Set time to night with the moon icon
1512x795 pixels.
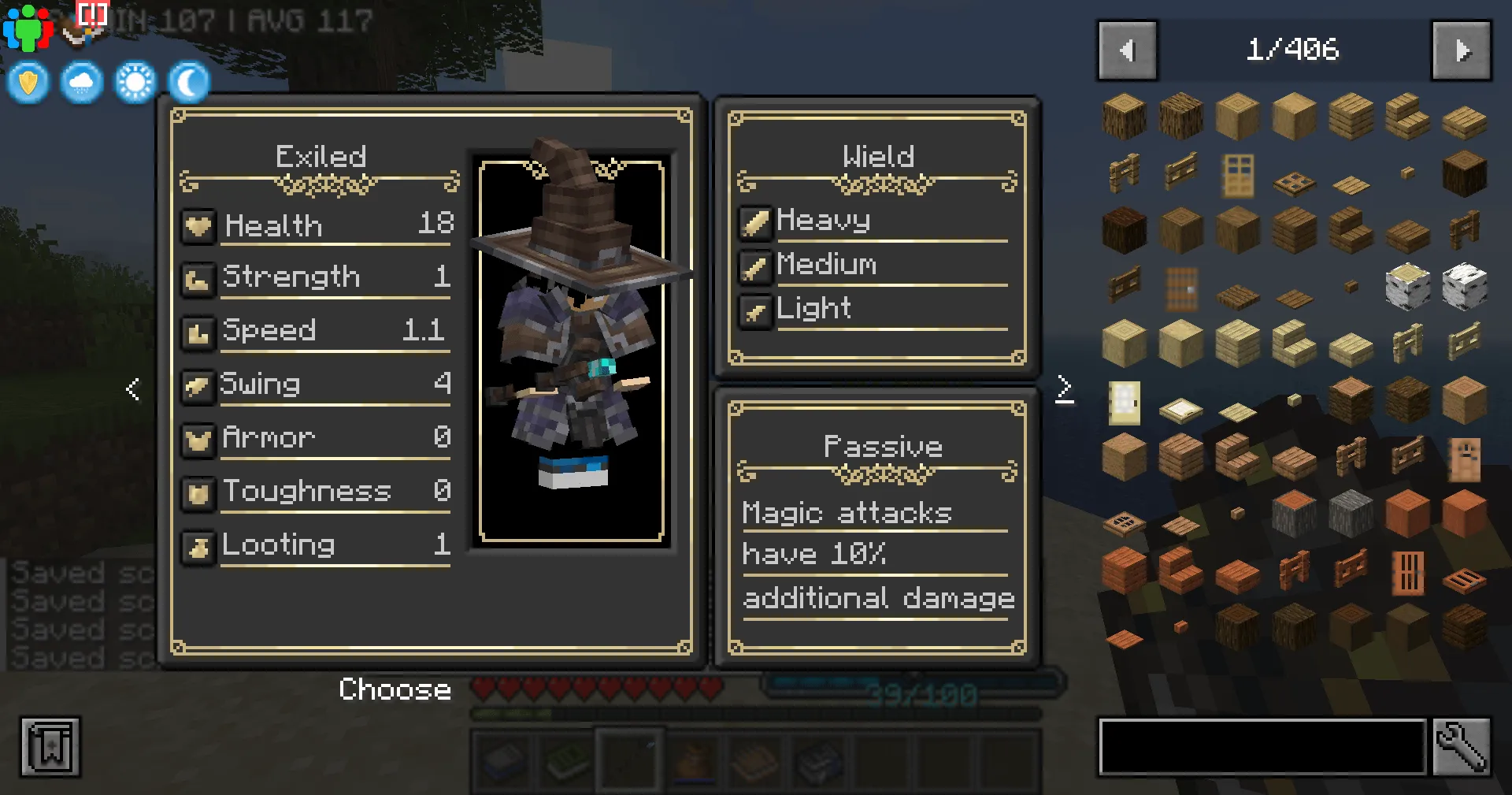[188, 82]
